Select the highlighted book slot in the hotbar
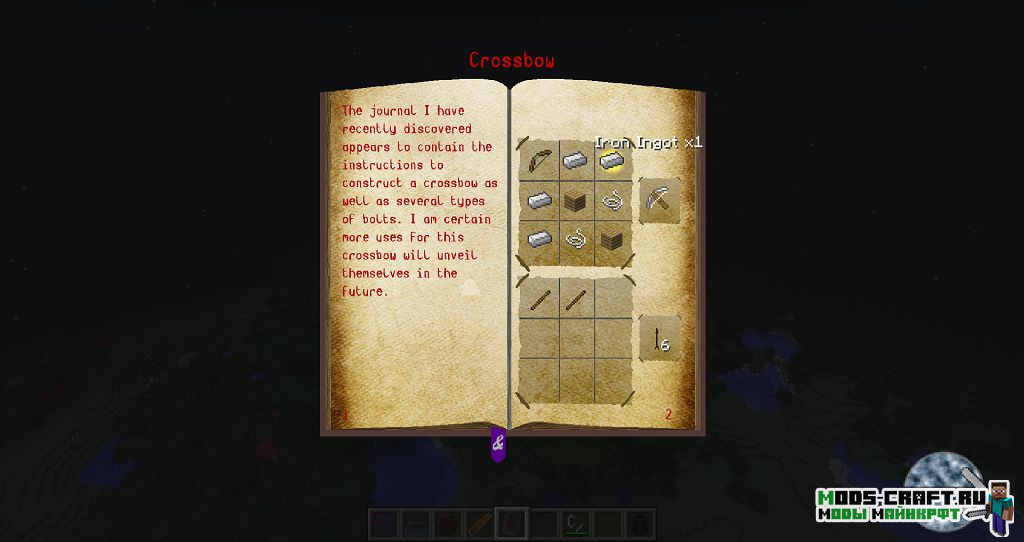The image size is (1024, 542). (x=511, y=523)
